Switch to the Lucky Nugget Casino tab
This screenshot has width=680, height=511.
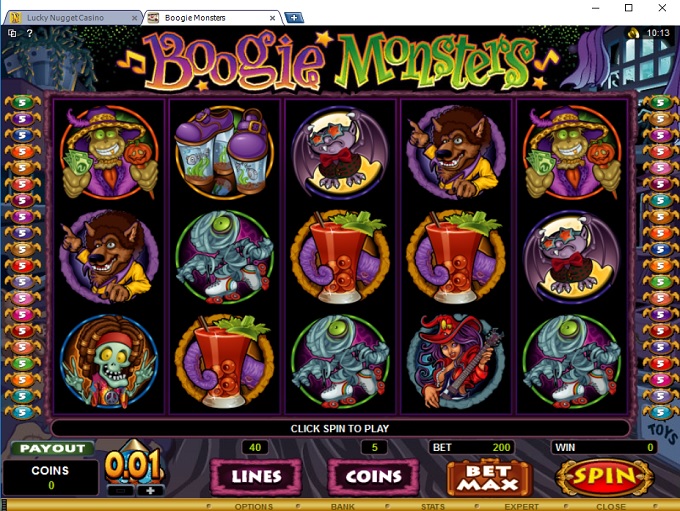coord(71,18)
